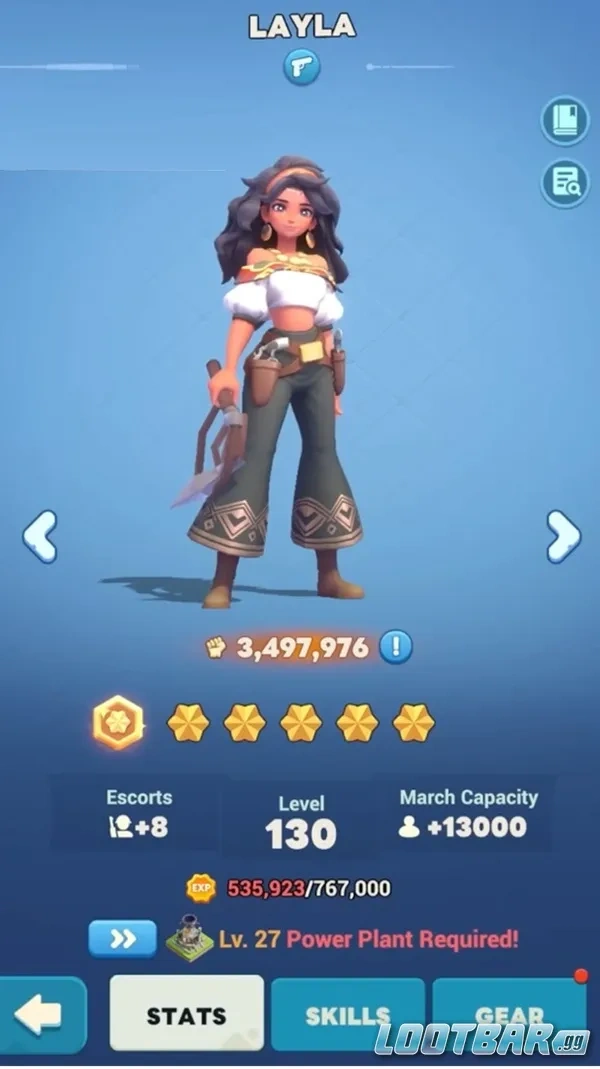600x1069 pixels.
Task: Go back with the arrow button
Action: (x=40, y=1015)
